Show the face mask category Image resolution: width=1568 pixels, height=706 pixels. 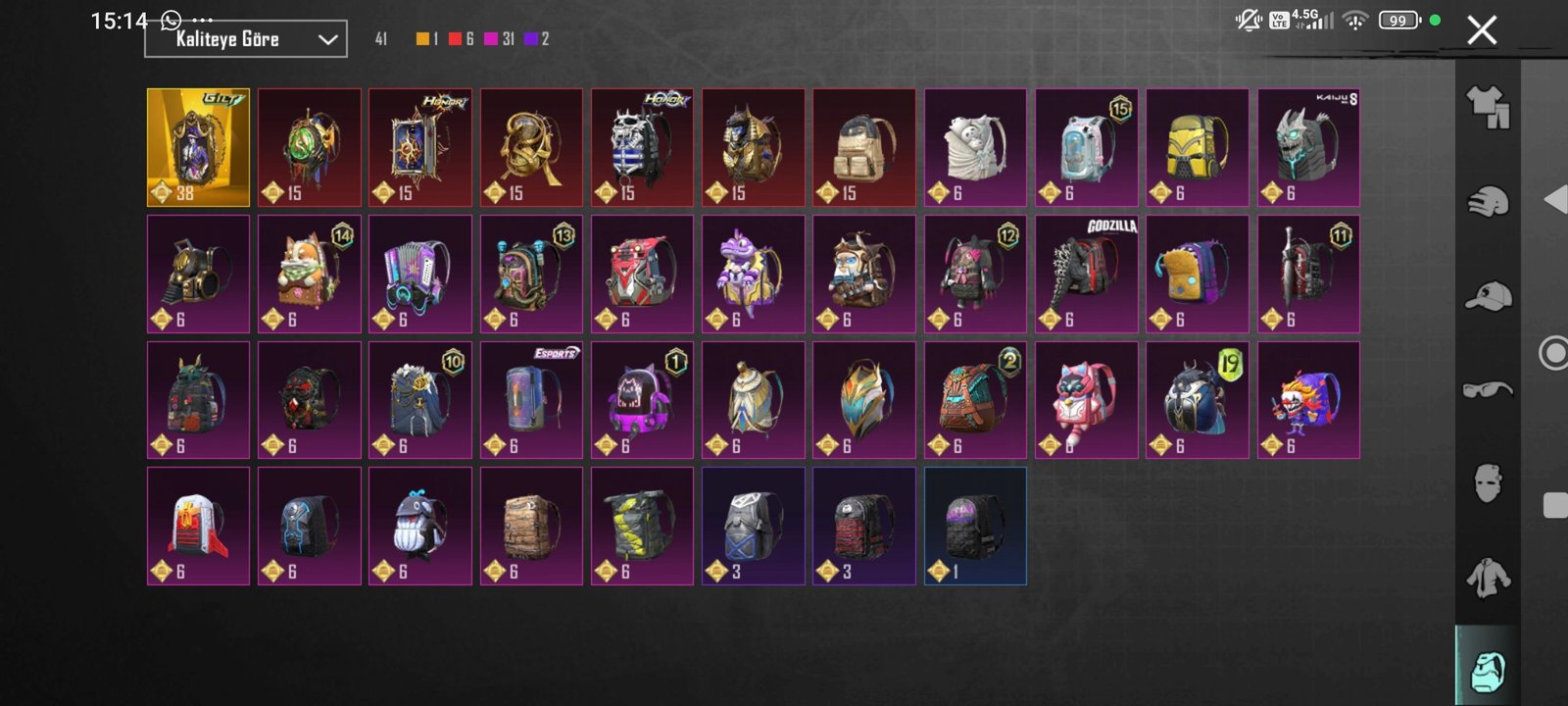pyautogui.click(x=1488, y=482)
